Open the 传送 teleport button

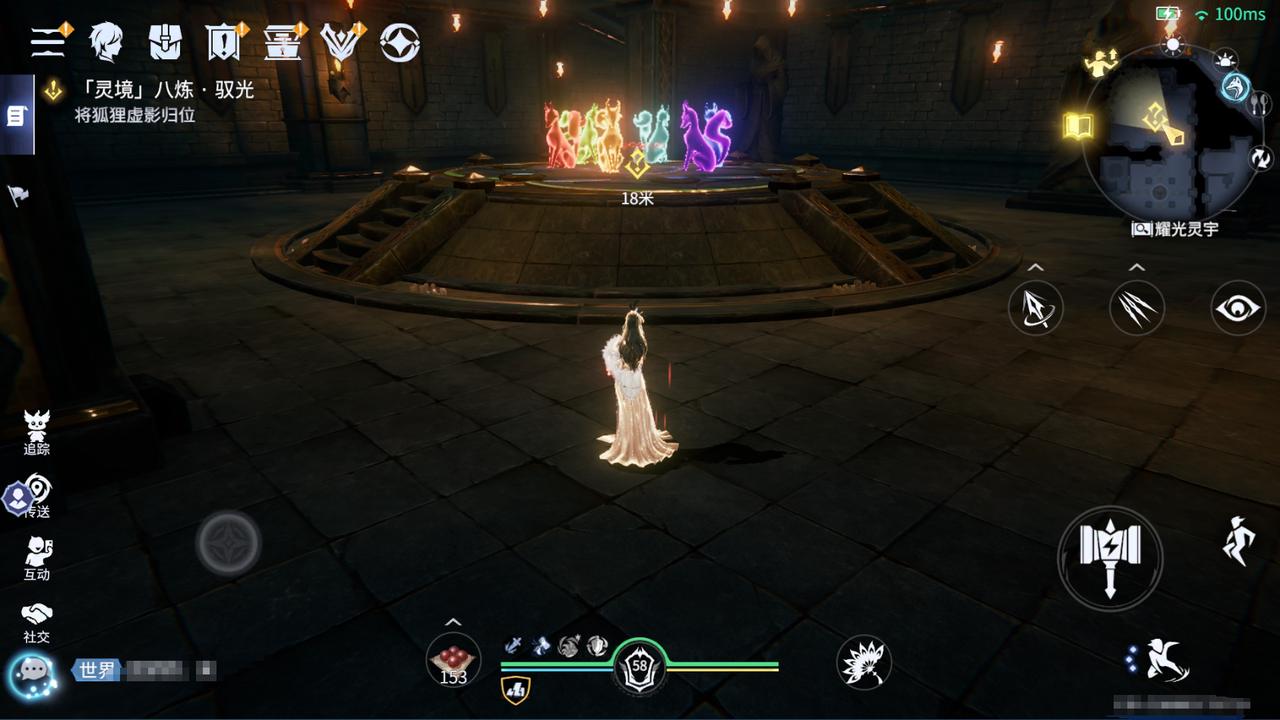click(37, 496)
